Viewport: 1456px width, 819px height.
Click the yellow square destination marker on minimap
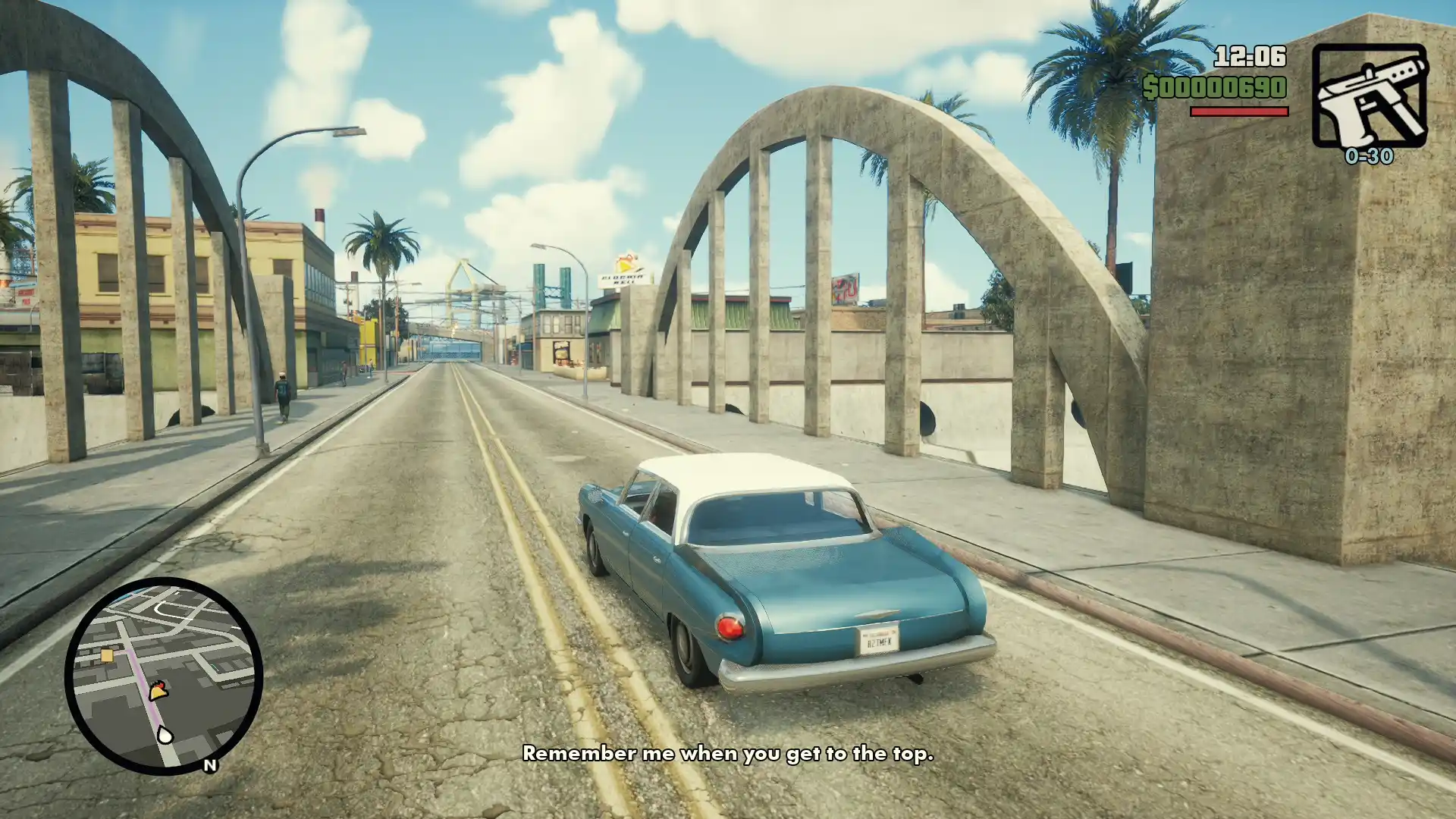pyautogui.click(x=107, y=656)
